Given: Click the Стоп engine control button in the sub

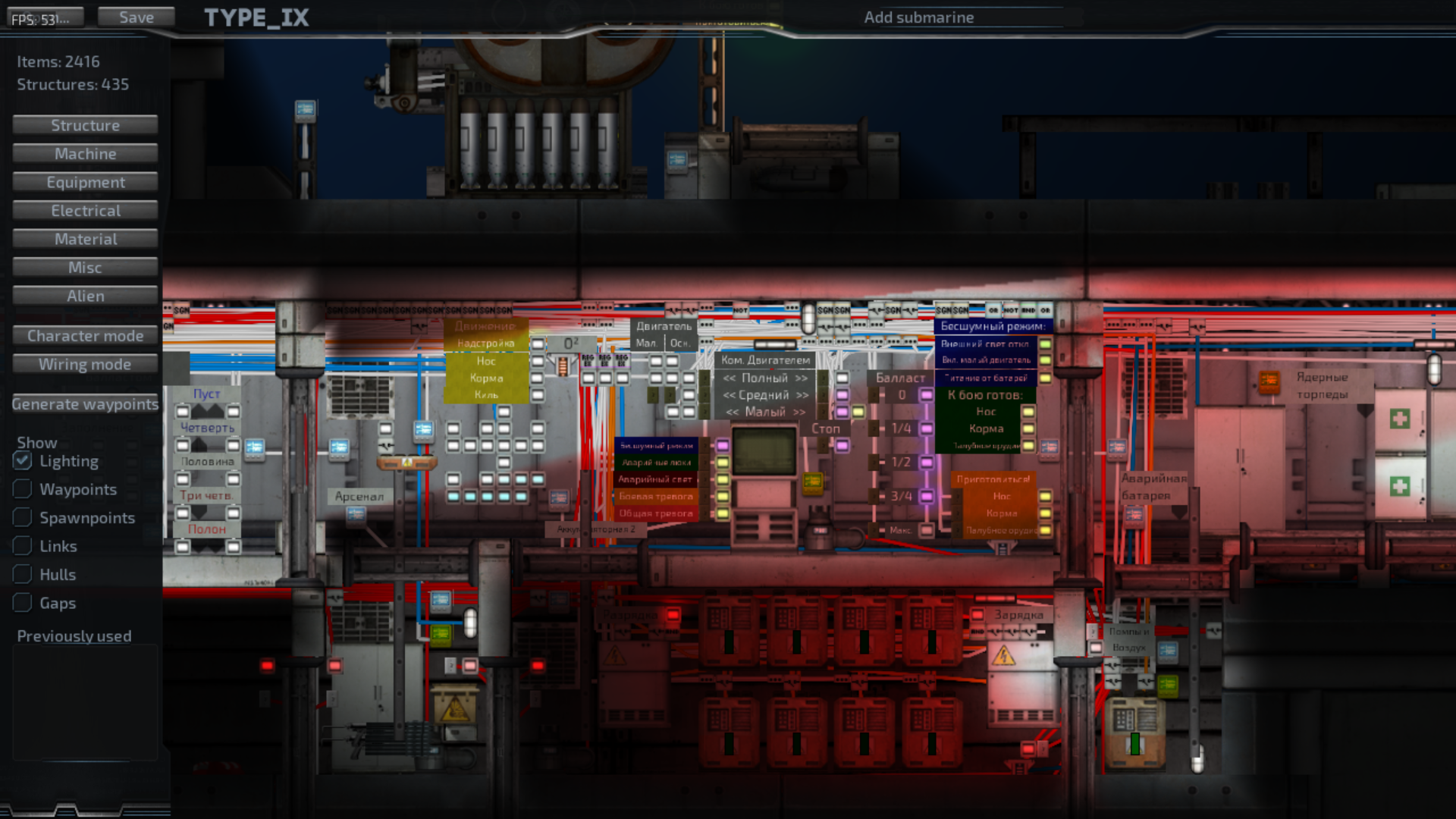Looking at the screenshot, I should click(825, 428).
